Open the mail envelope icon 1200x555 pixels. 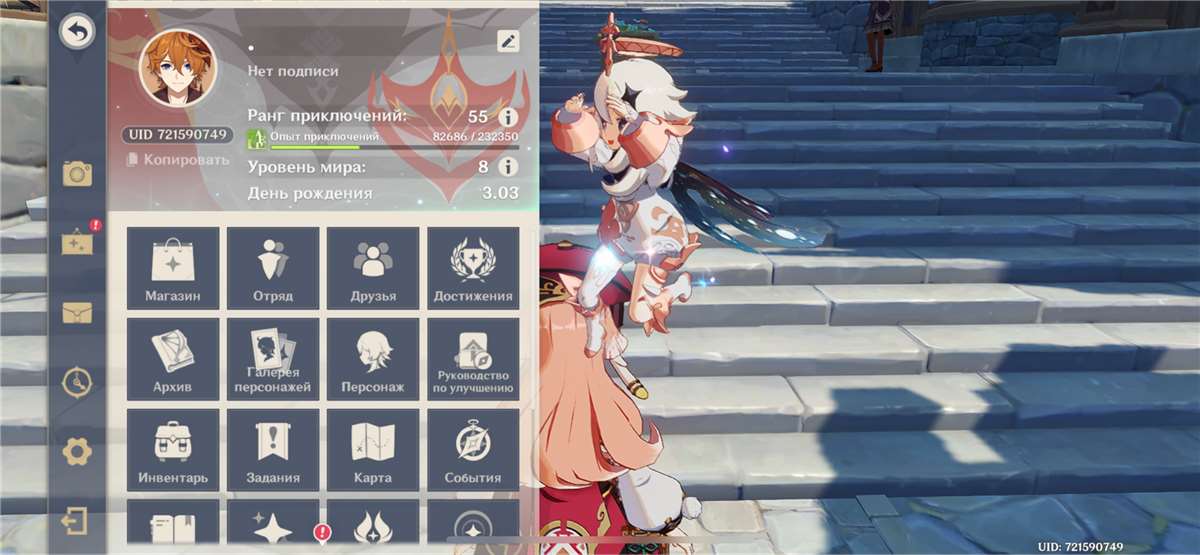click(x=77, y=313)
